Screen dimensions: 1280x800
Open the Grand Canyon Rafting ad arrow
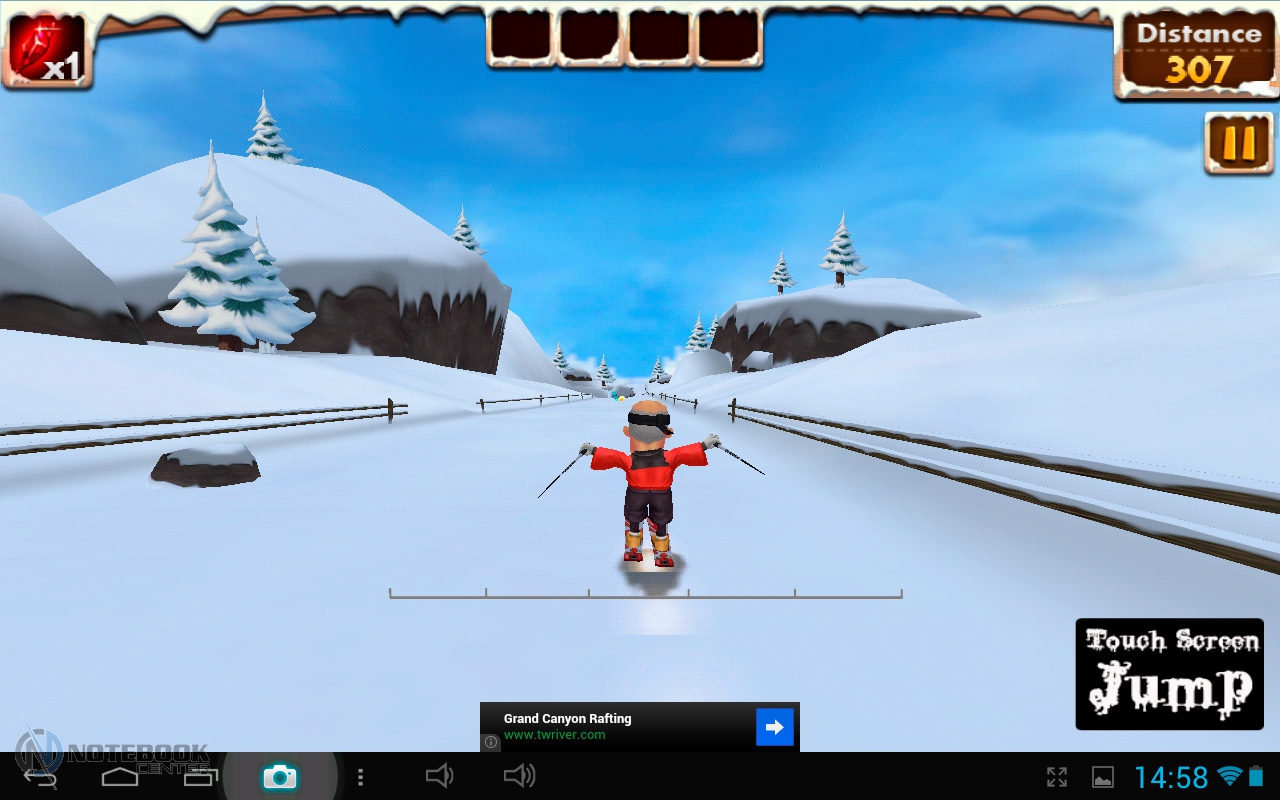(774, 727)
